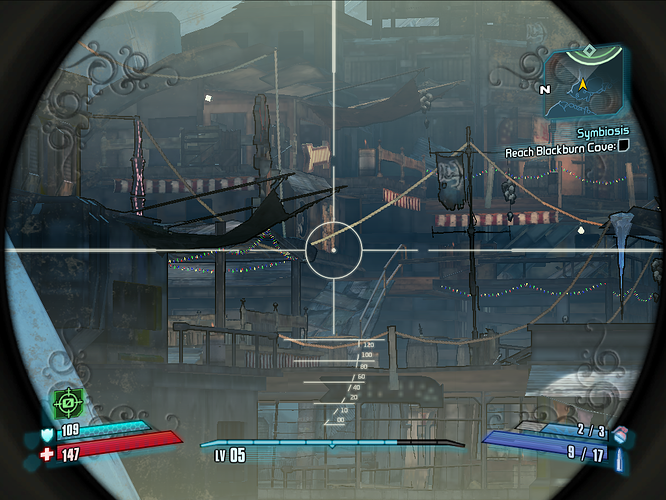This screenshot has width=666, height=500.
Task: Tick the Reach Blackburn Cove objective box
Action: (x=624, y=145)
